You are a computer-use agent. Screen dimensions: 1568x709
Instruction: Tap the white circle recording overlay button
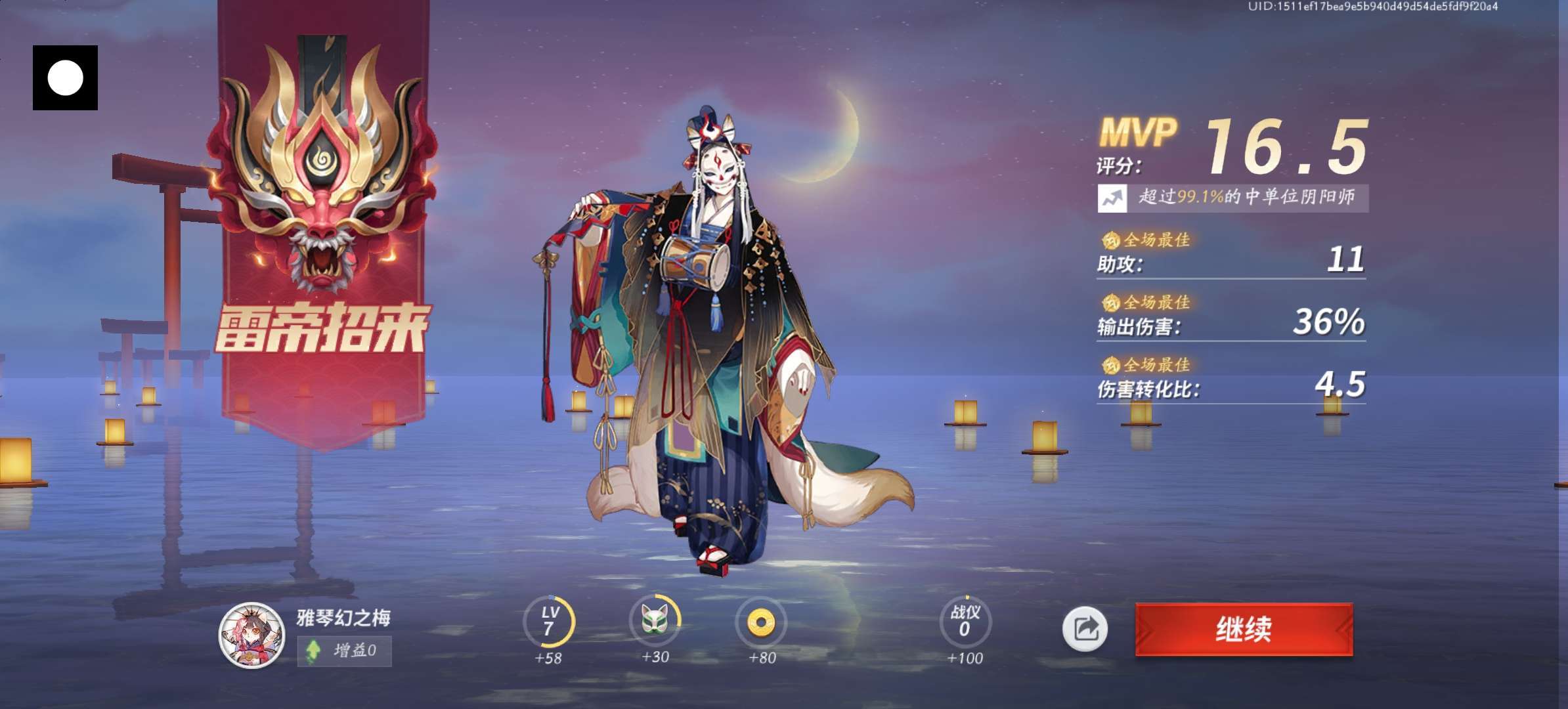click(65, 77)
